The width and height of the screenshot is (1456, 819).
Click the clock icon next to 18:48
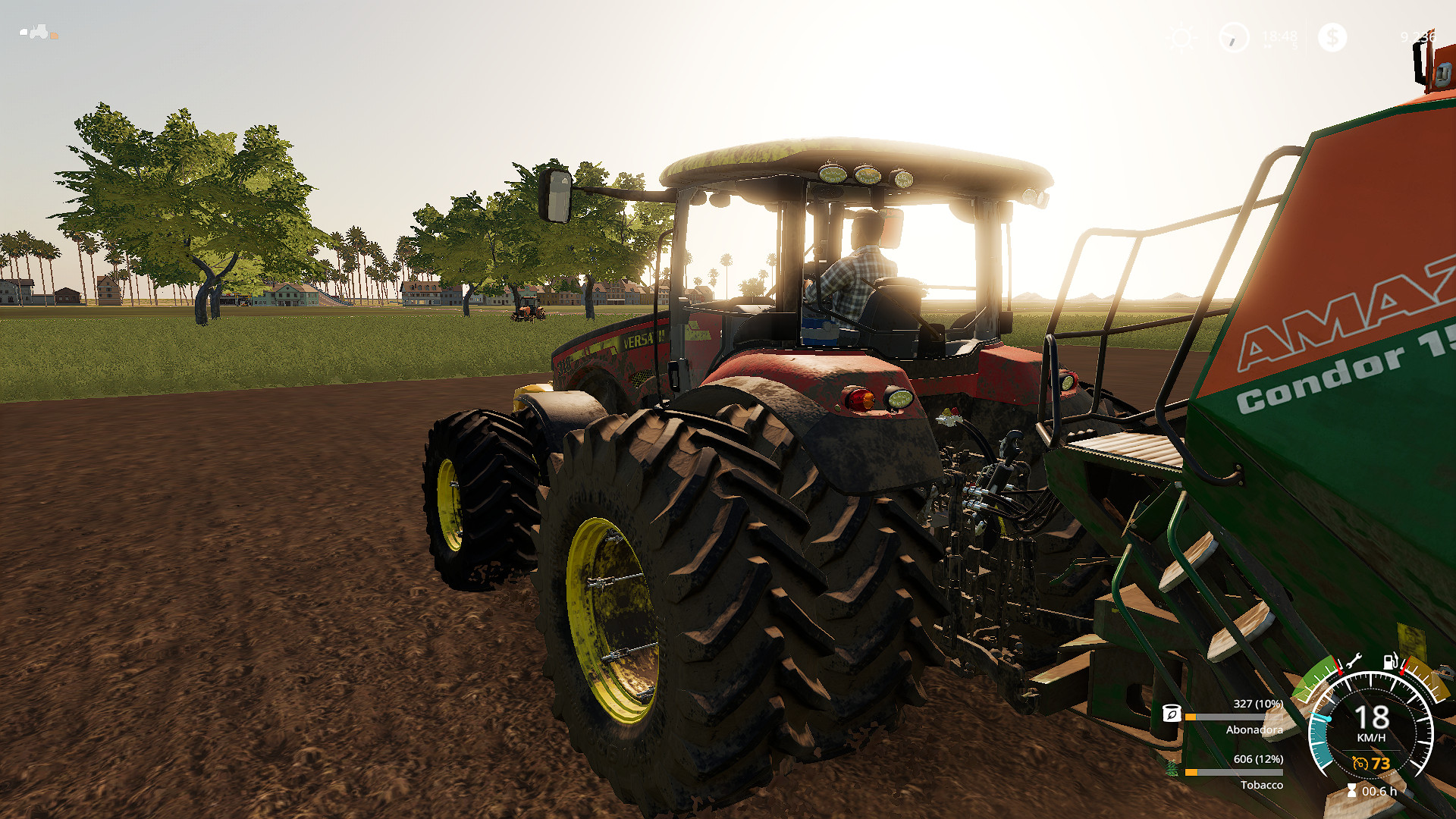(1235, 36)
